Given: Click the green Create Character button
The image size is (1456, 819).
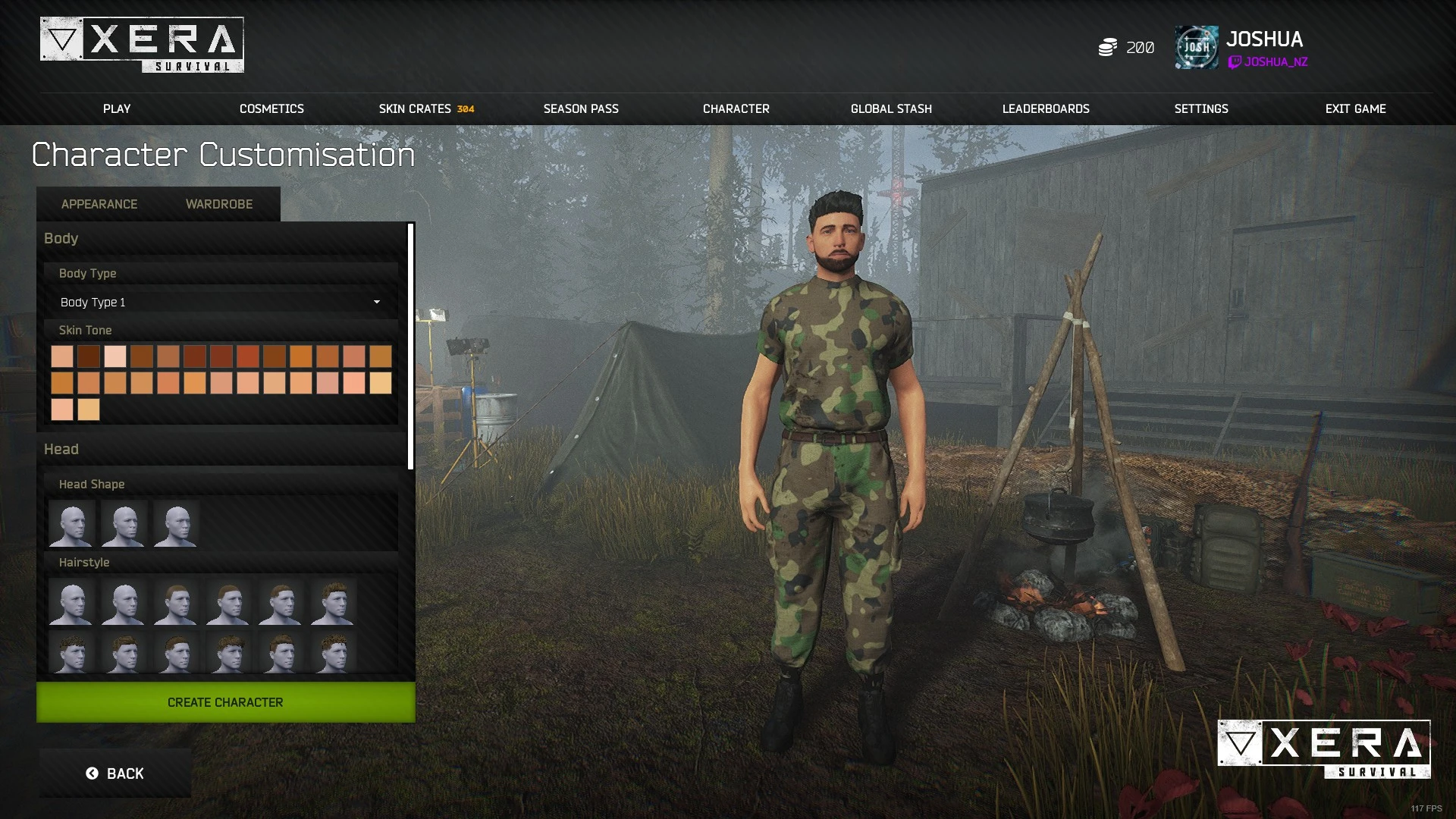Looking at the screenshot, I should 225,702.
